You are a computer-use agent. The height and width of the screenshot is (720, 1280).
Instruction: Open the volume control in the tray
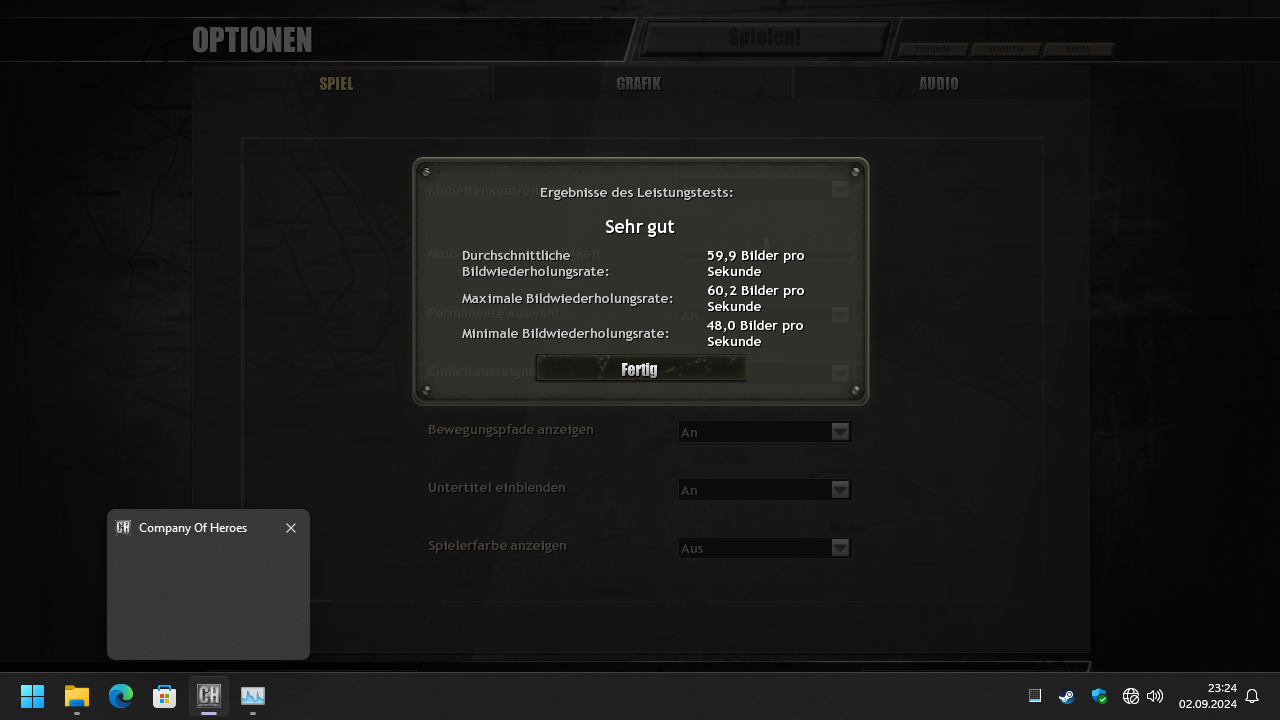1154,696
